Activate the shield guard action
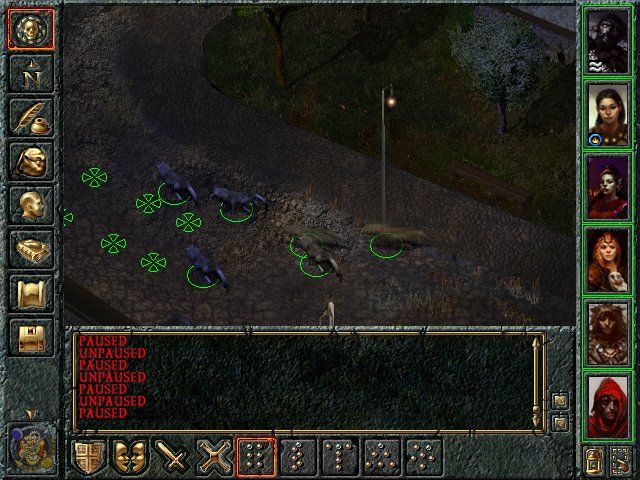This screenshot has height=480, width=640. [x=91, y=458]
